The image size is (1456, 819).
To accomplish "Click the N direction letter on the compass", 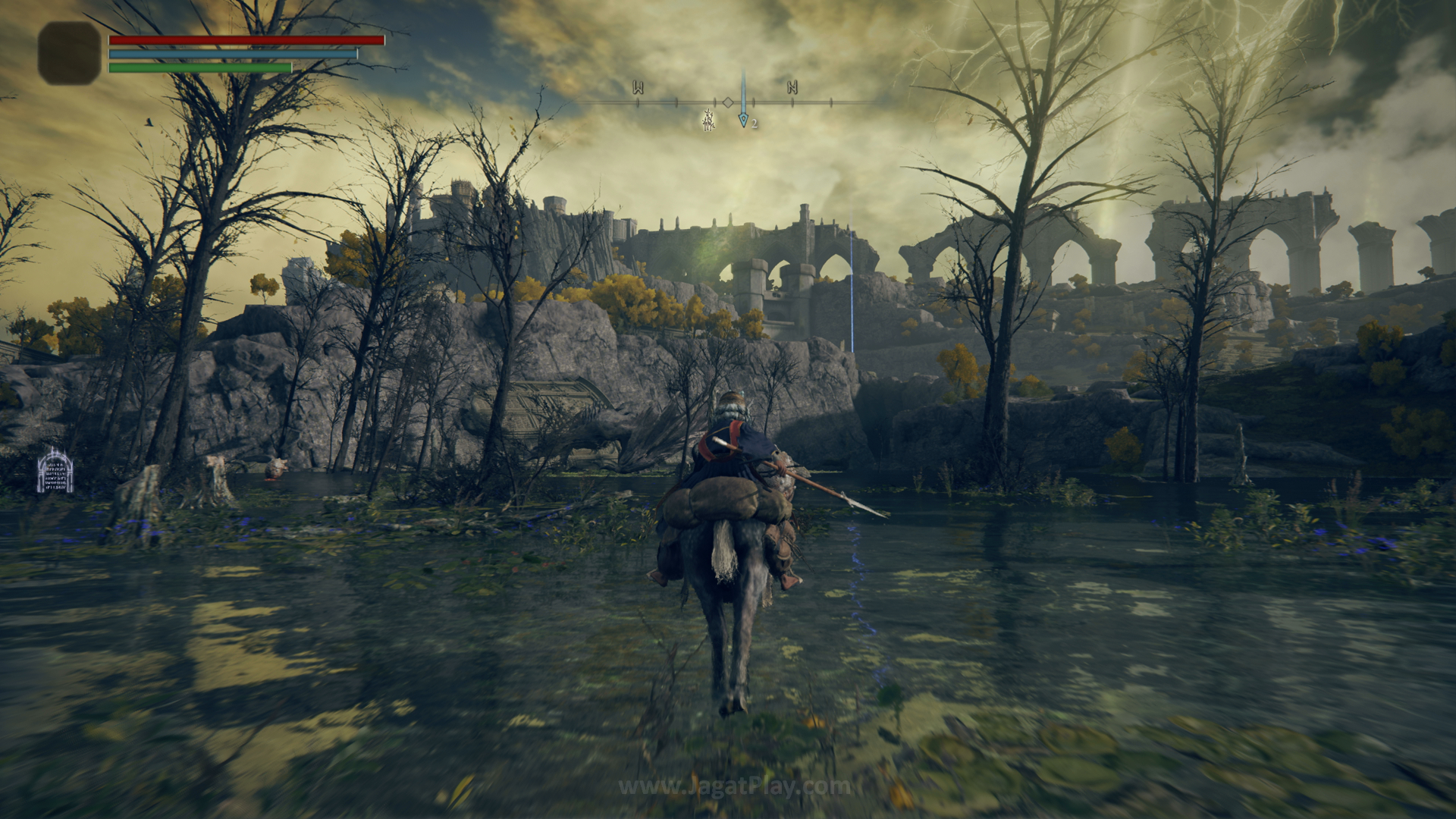I will pos(792,88).
